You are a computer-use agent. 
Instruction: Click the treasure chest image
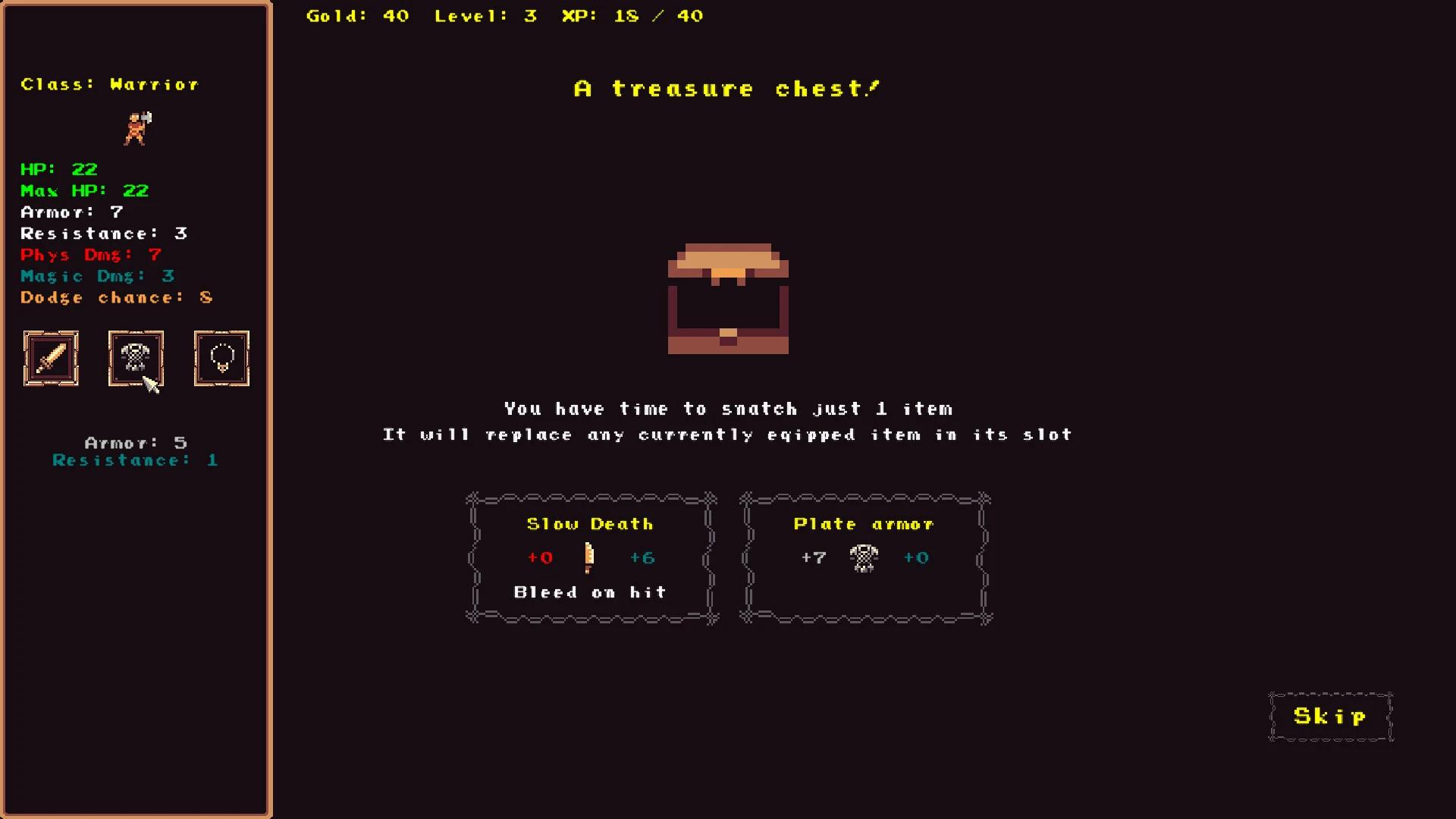tap(727, 298)
